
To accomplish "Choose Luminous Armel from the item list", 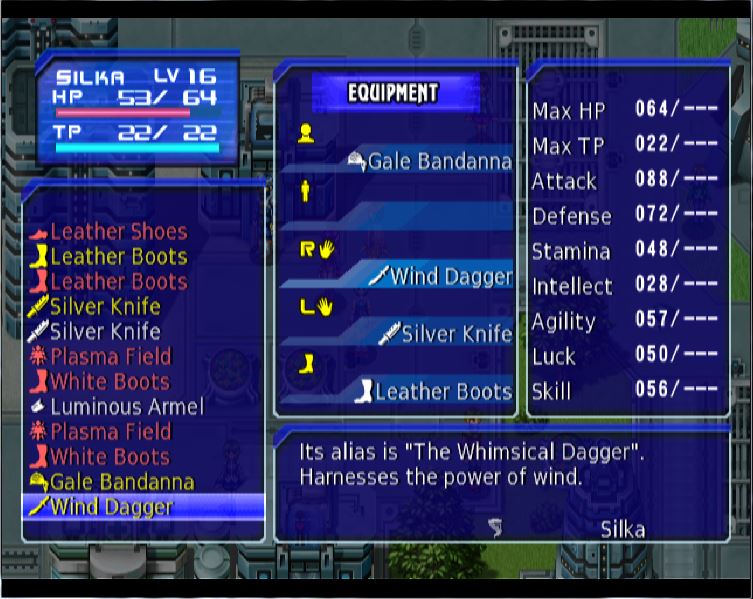I will pos(126,407).
